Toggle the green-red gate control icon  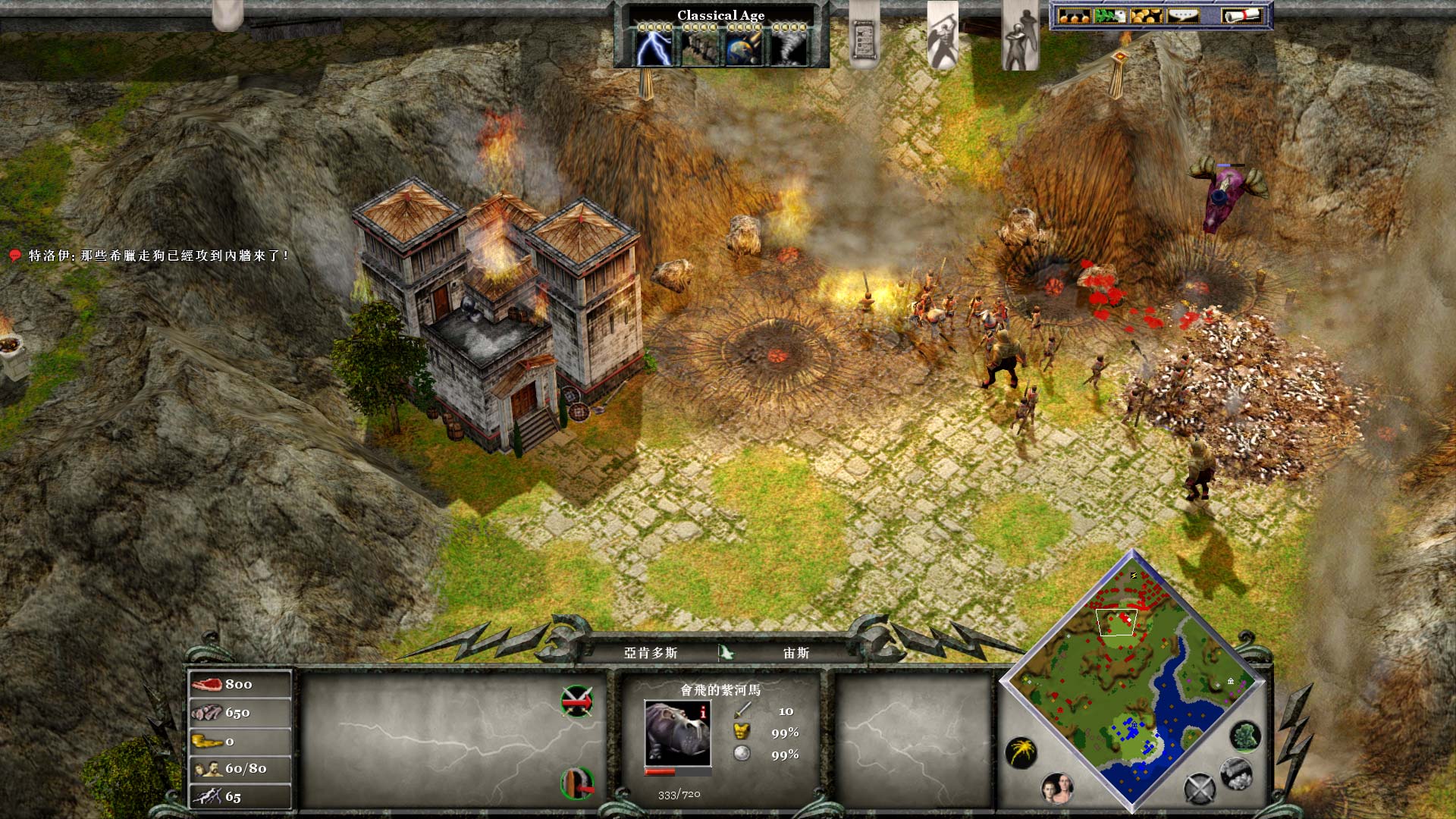pos(577,783)
